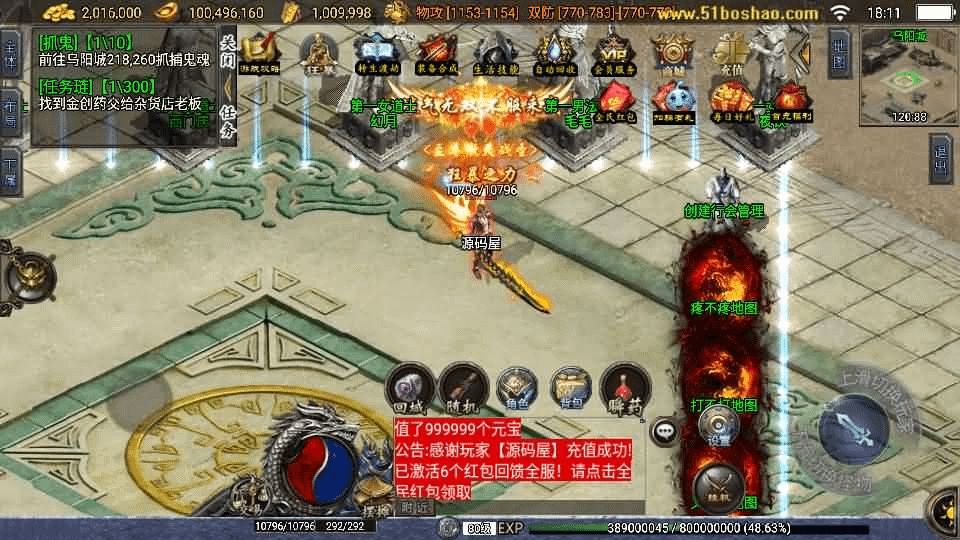Screen dimensions: 960x540
Task: Open the 装备合成 equipment synthesis icon
Action: pyautogui.click(x=436, y=52)
